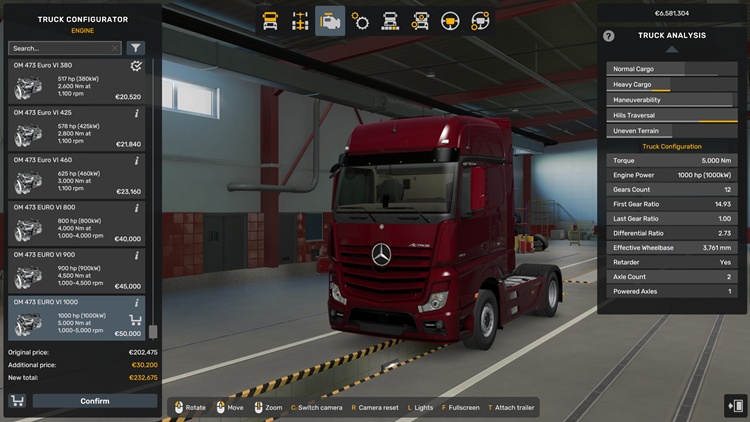The width and height of the screenshot is (750, 422).
Task: Show info for the Euro VI 425 engine
Action: (x=137, y=114)
